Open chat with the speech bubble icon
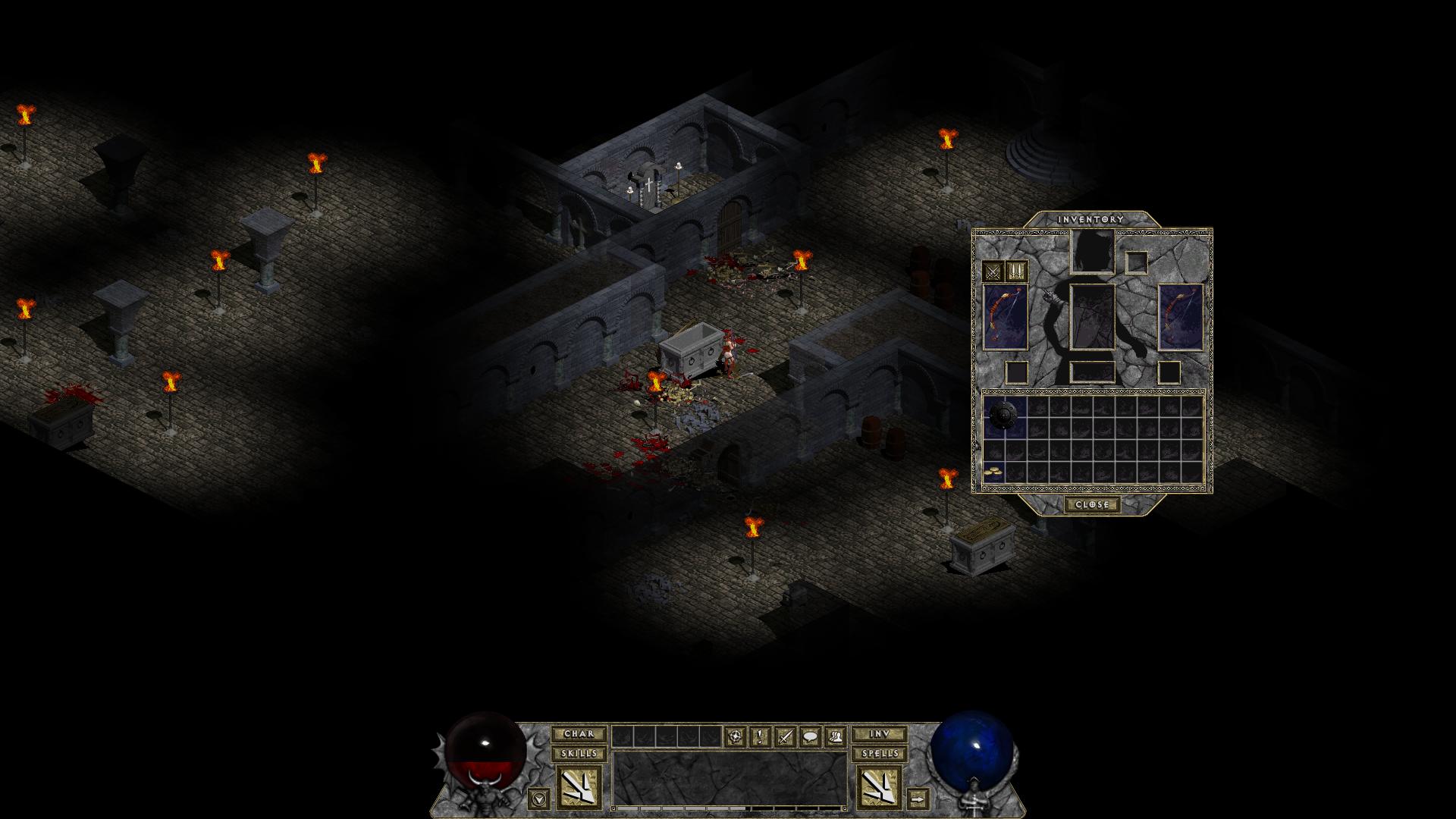Screen dimensions: 1456x819 click(x=810, y=736)
